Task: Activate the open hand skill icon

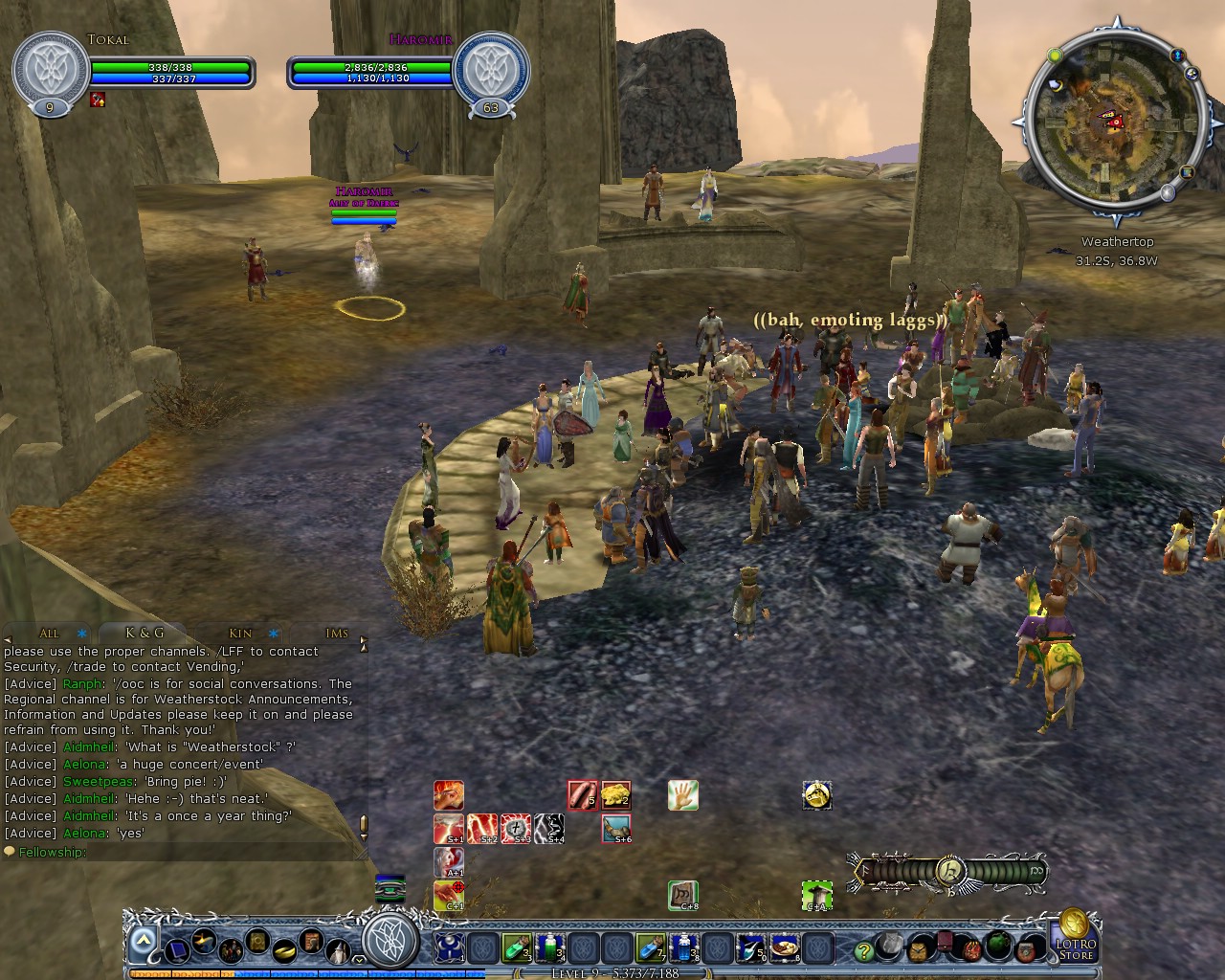Action: (682, 795)
